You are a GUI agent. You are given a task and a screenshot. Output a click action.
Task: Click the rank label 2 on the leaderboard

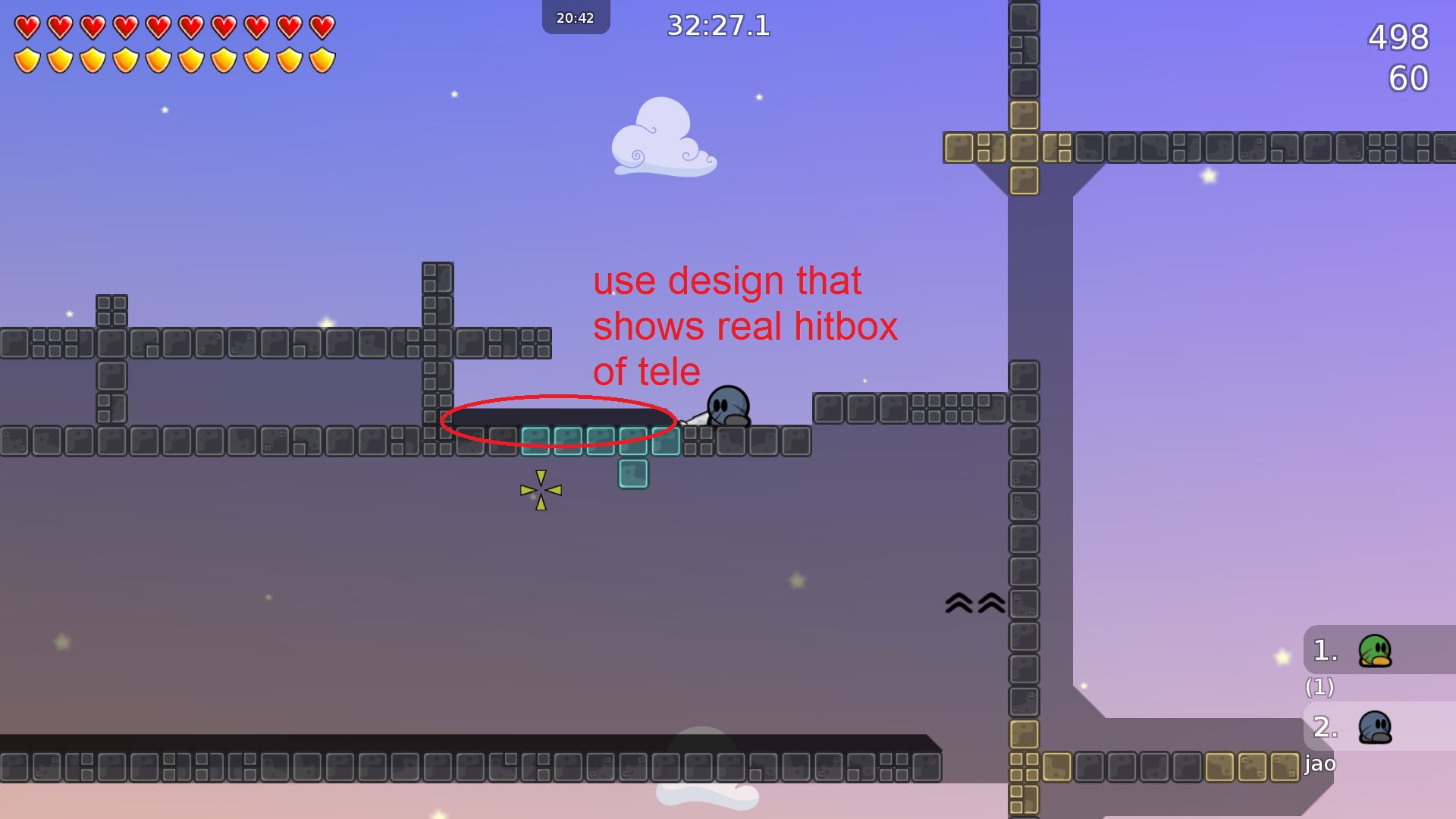[1323, 726]
